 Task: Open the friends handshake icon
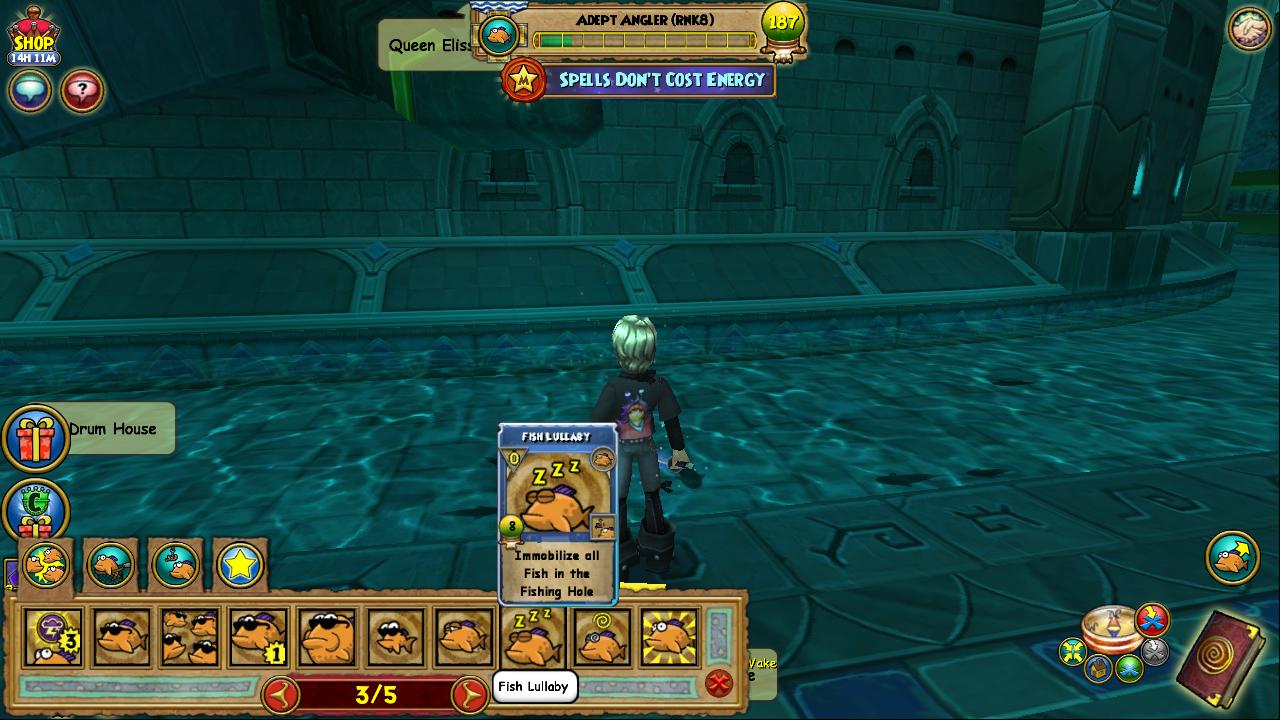1248,30
